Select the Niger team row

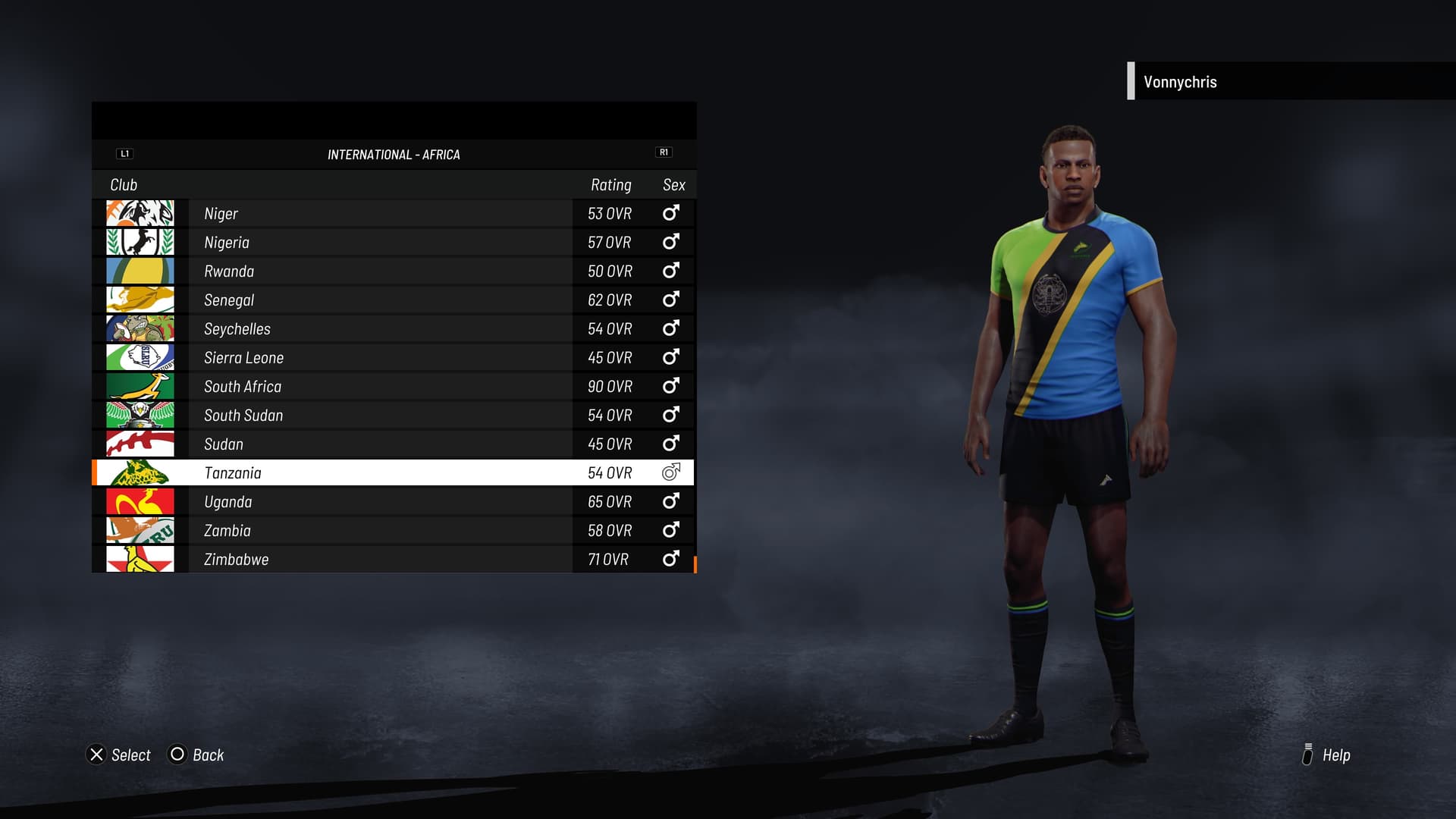393,214
